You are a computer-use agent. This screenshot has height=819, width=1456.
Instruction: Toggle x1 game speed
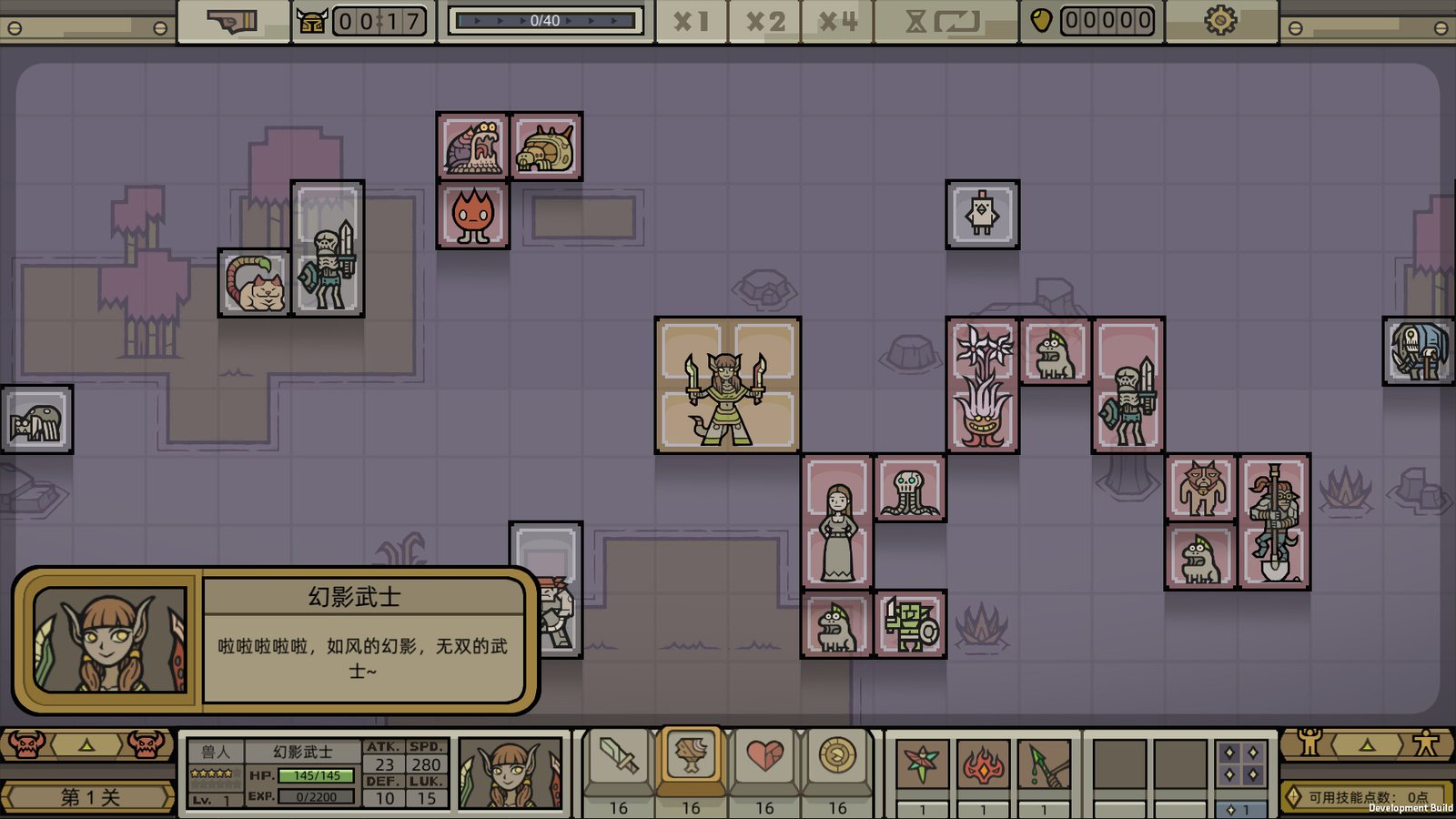[x=693, y=21]
